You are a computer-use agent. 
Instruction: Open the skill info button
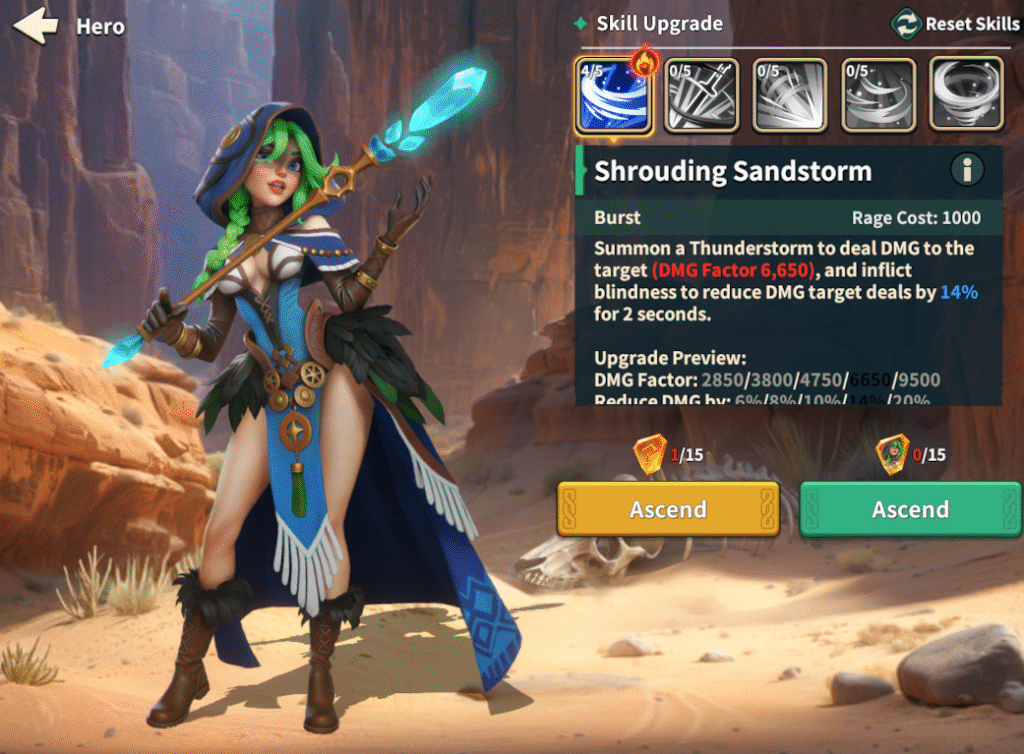(x=966, y=171)
